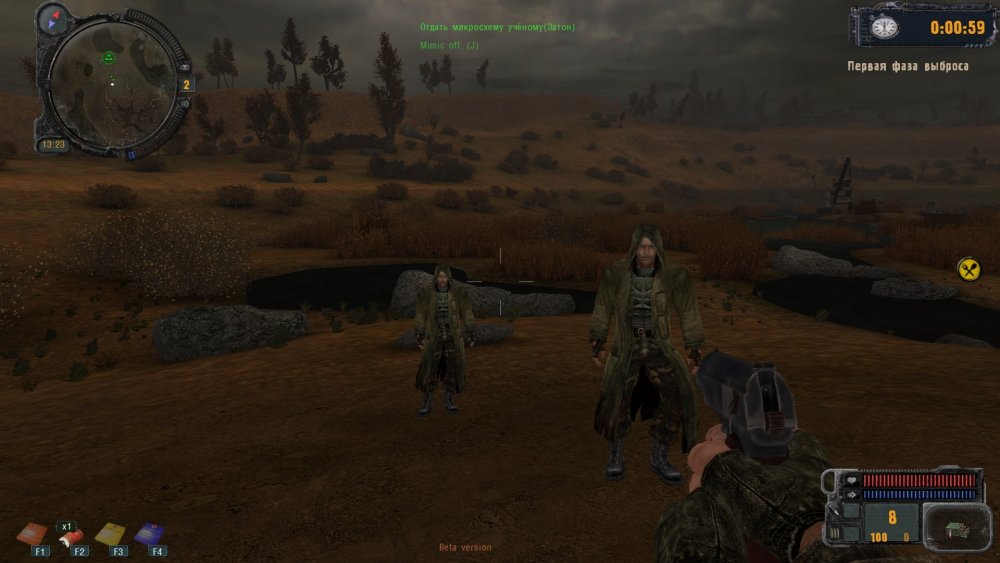Click the stopwatch icon beside the countdown
This screenshot has height=563, width=1000.
click(x=884, y=27)
